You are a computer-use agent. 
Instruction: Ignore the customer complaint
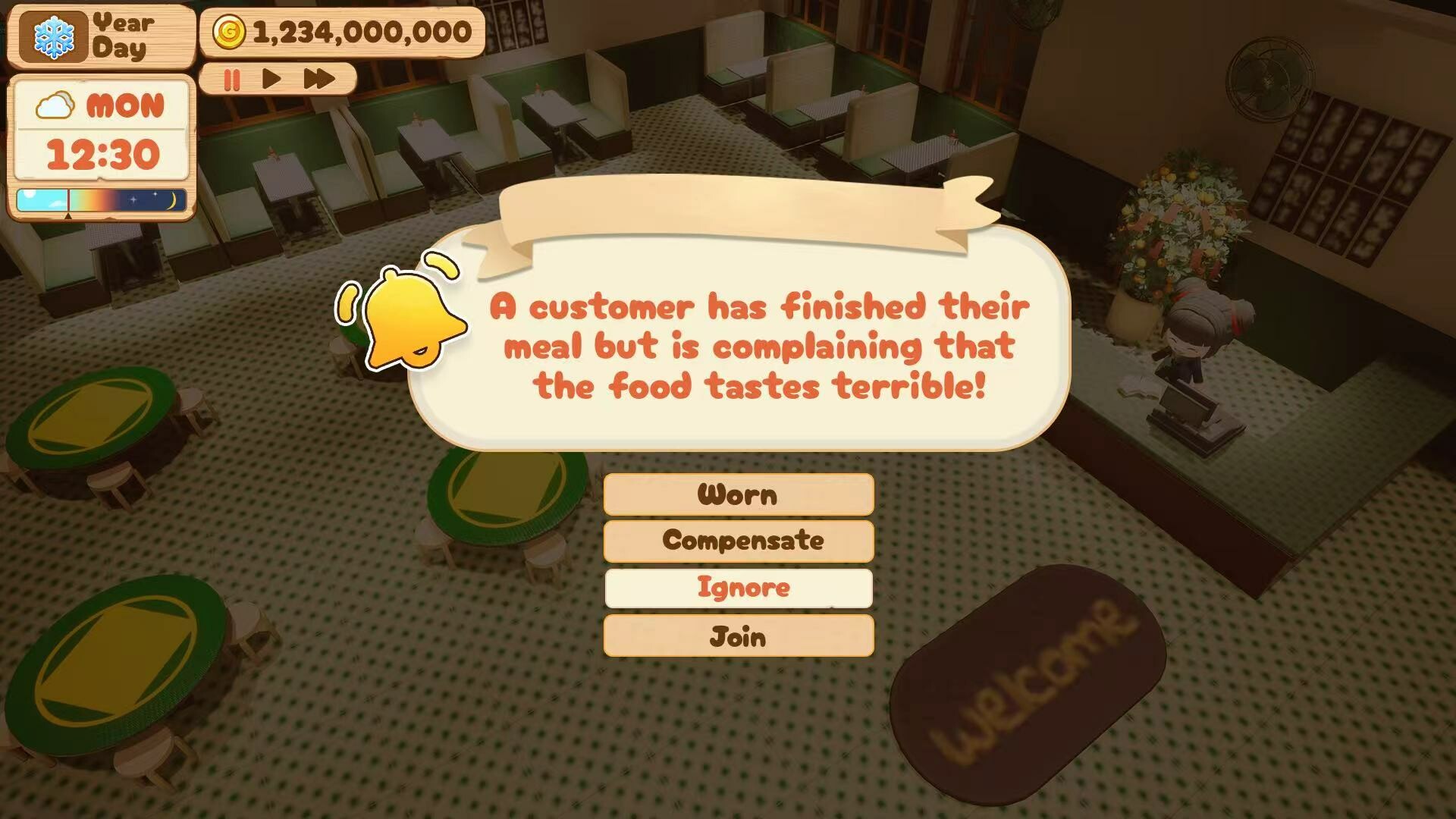point(738,588)
